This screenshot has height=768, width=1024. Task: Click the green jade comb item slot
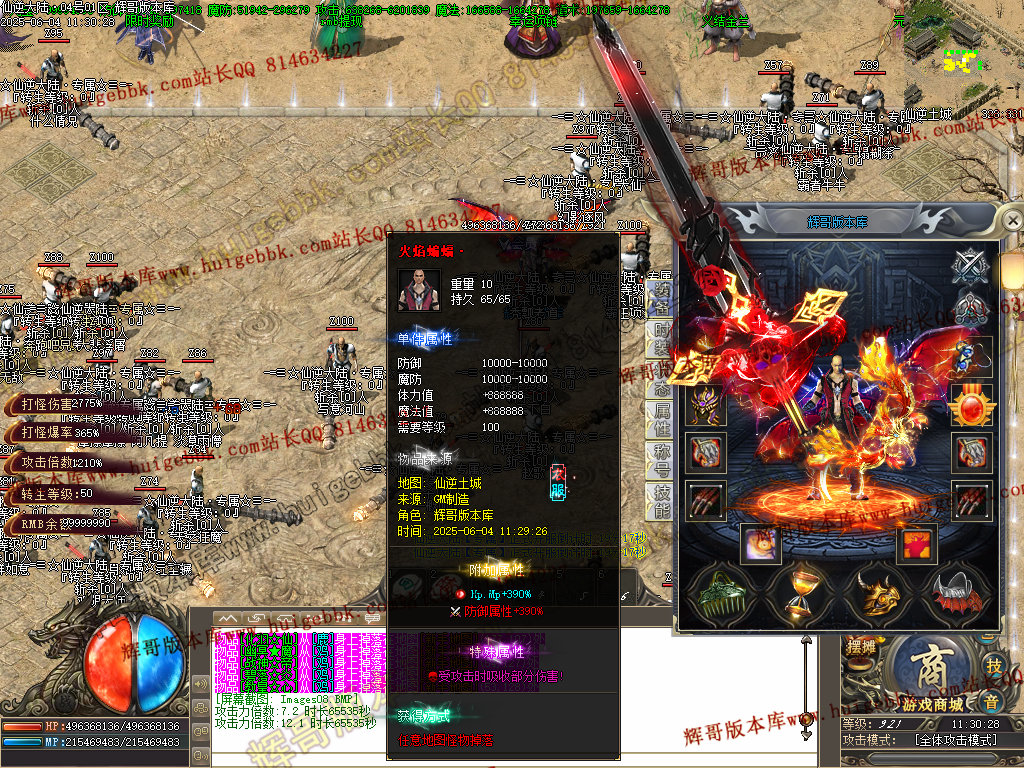[724, 595]
